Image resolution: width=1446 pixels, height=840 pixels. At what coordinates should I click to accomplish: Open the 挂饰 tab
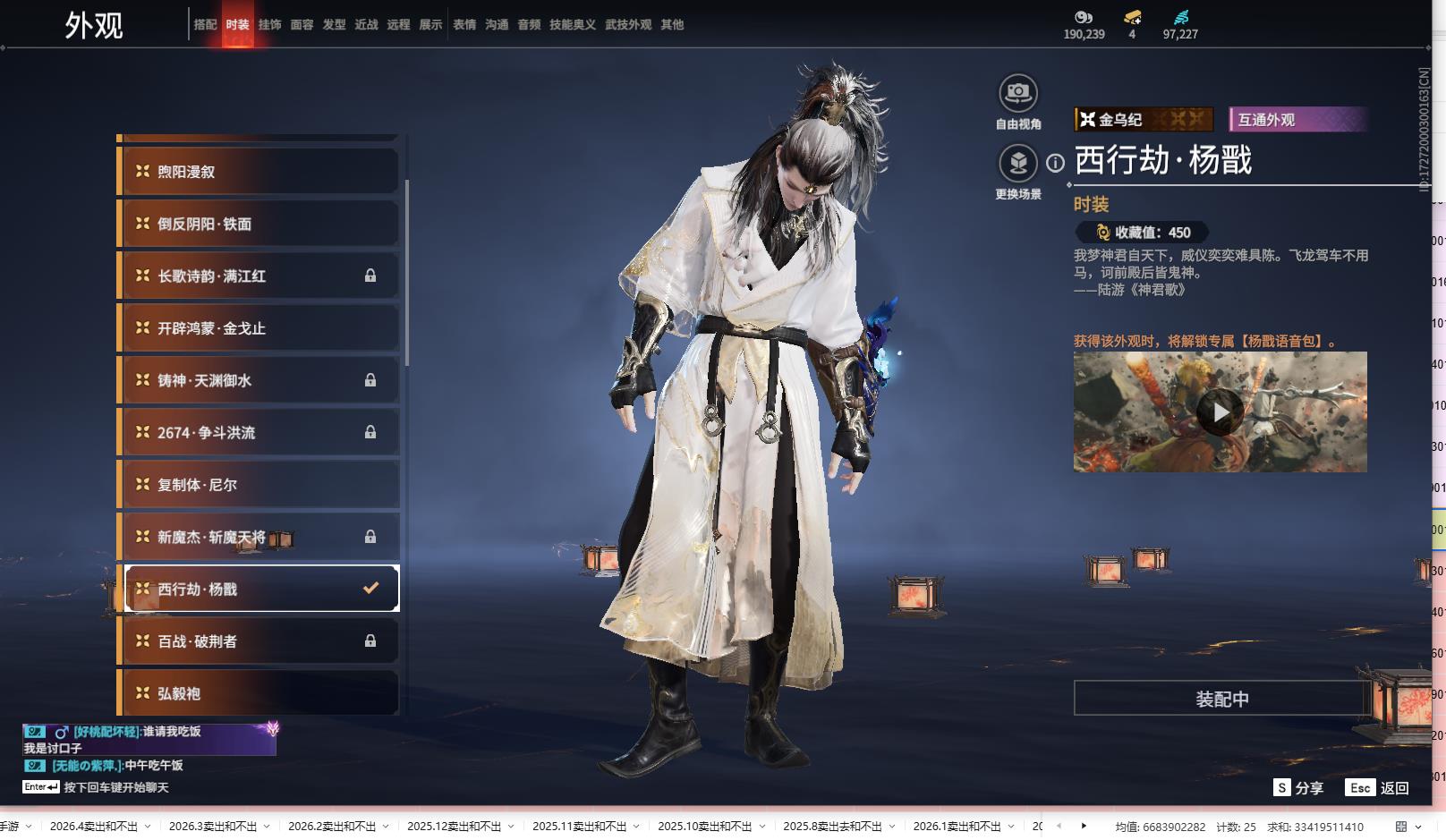click(269, 25)
